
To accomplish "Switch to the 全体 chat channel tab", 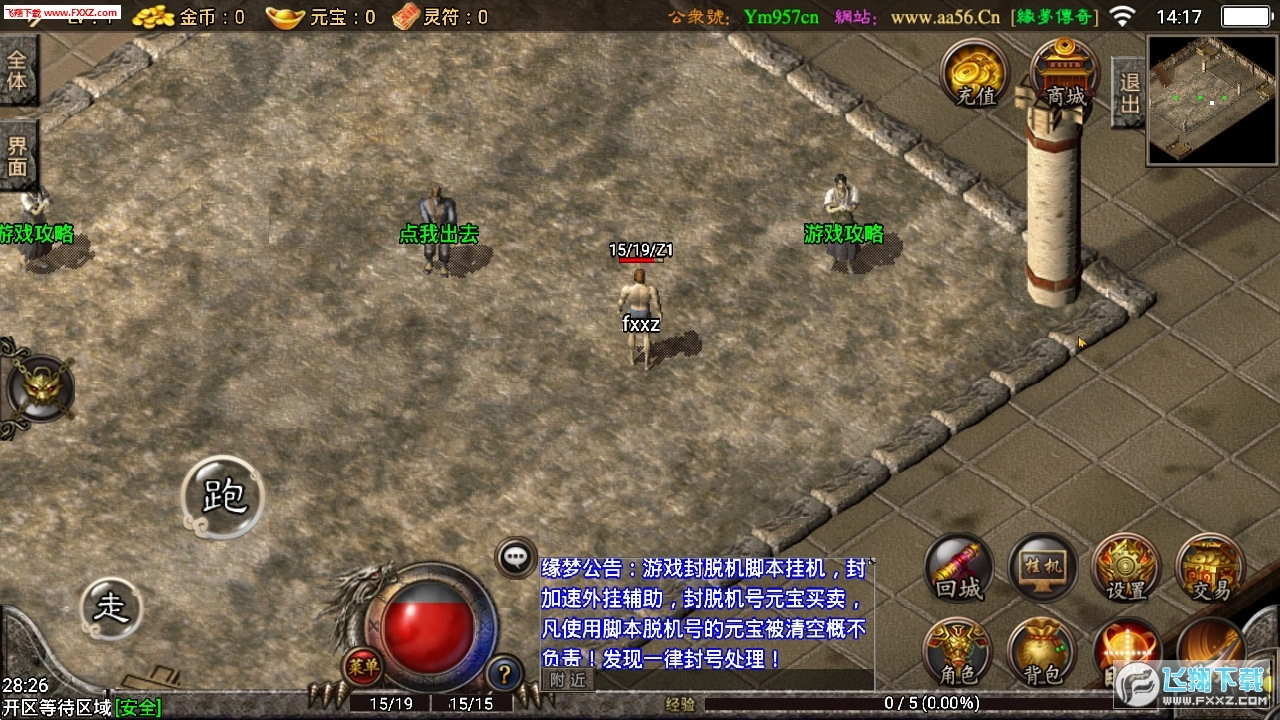I will [x=20, y=70].
